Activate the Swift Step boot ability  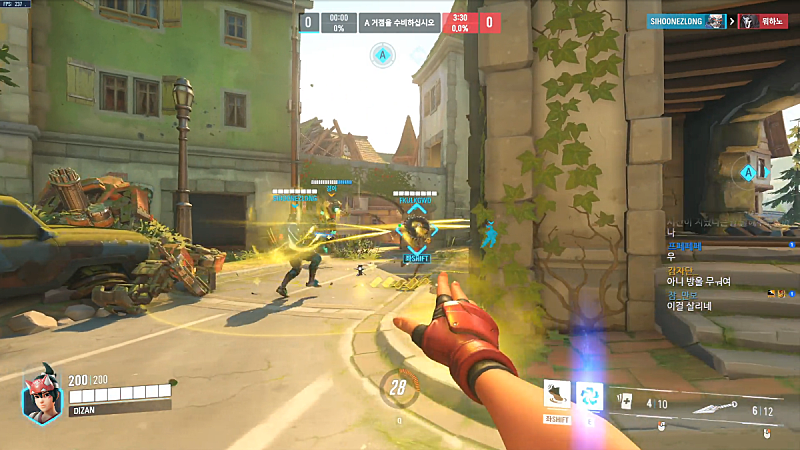(557, 396)
